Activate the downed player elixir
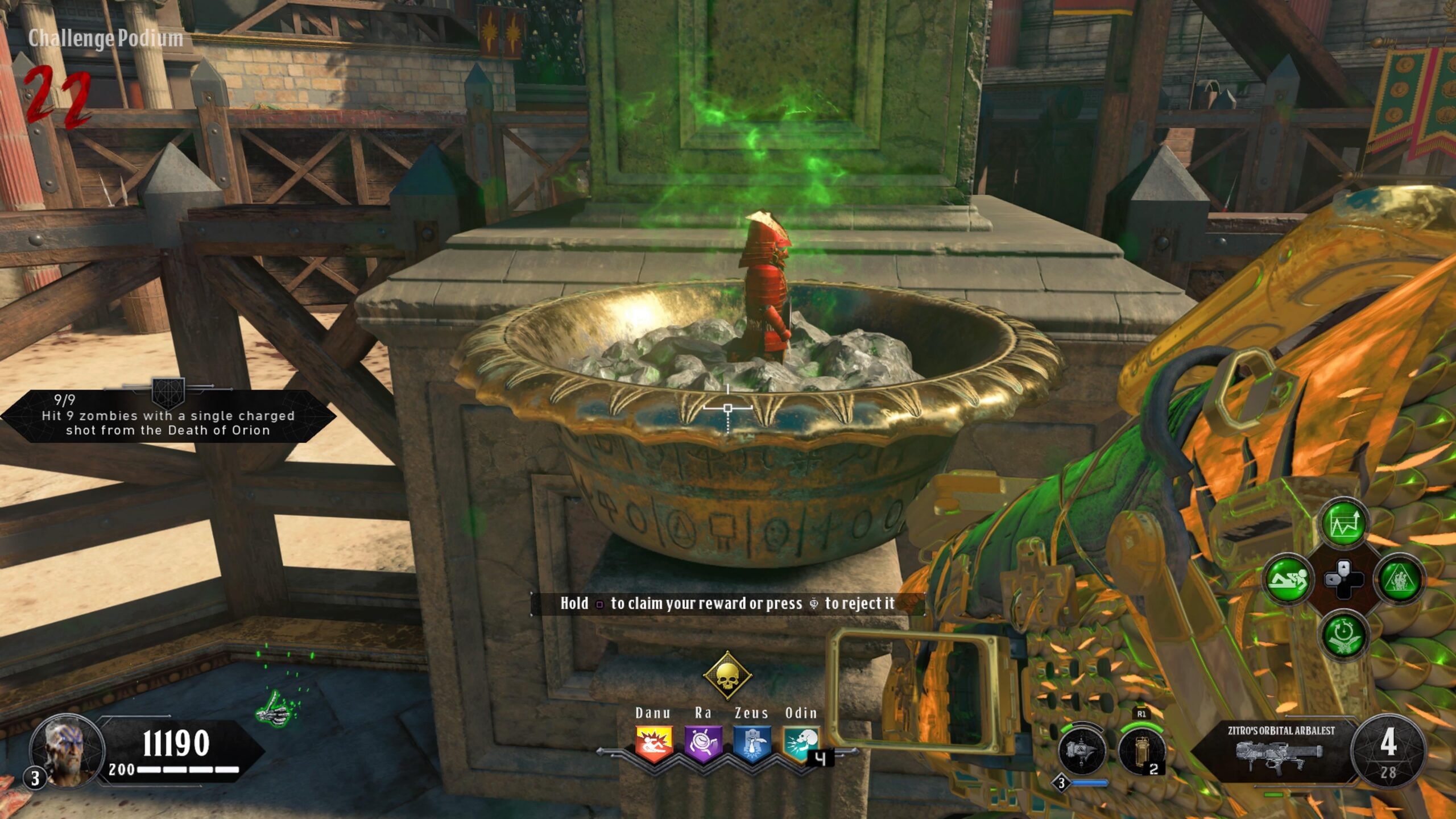The height and width of the screenshot is (819, 1456). [x=1288, y=580]
